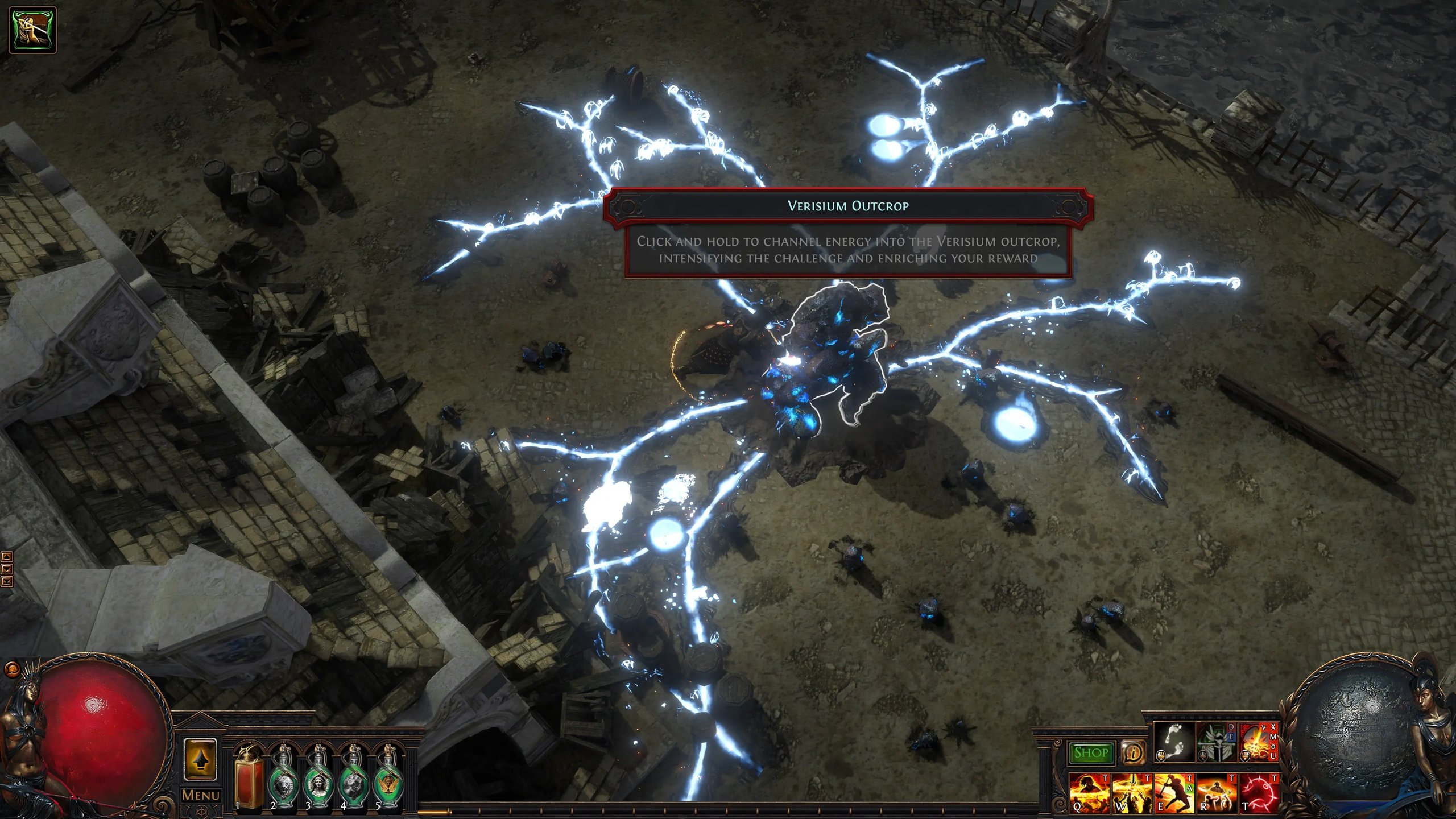This screenshot has height=819, width=1456.
Task: Activate the red thorn circle skill on T
Action: point(1258,793)
